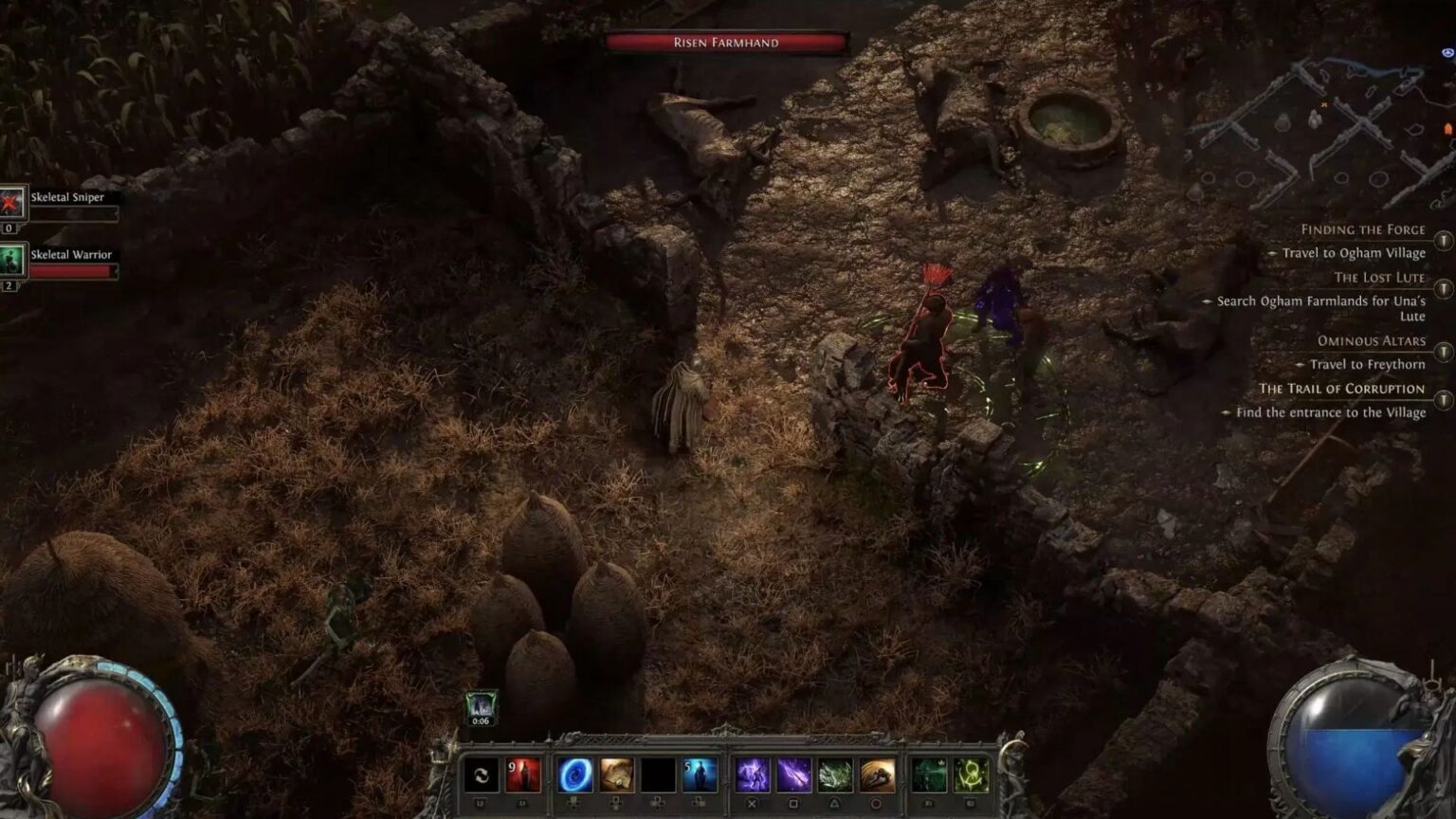The image size is (1456, 819).
Task: Select the blue Portal skill on the hotbar
Action: (575, 775)
